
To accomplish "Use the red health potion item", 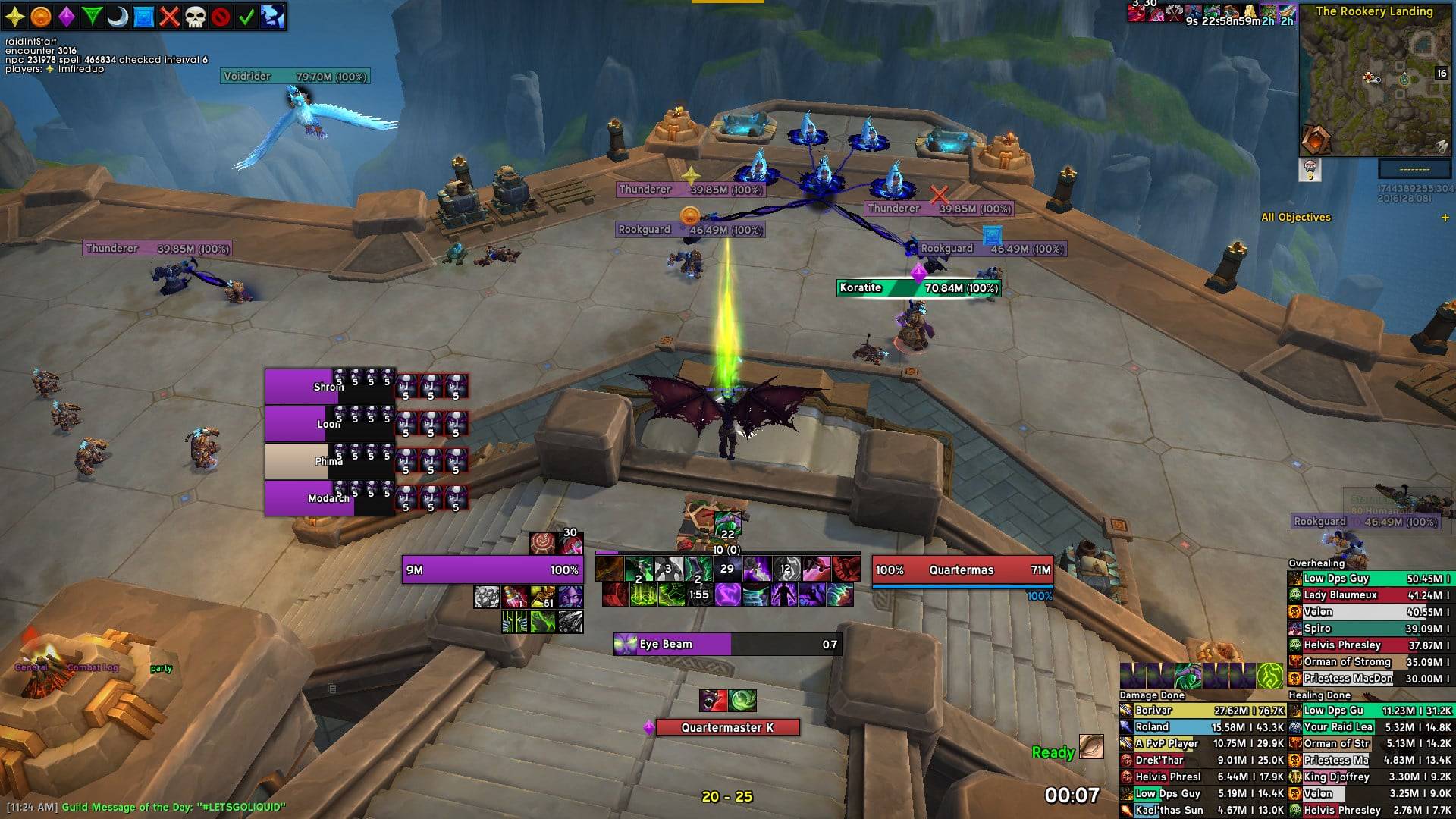I will [516, 597].
